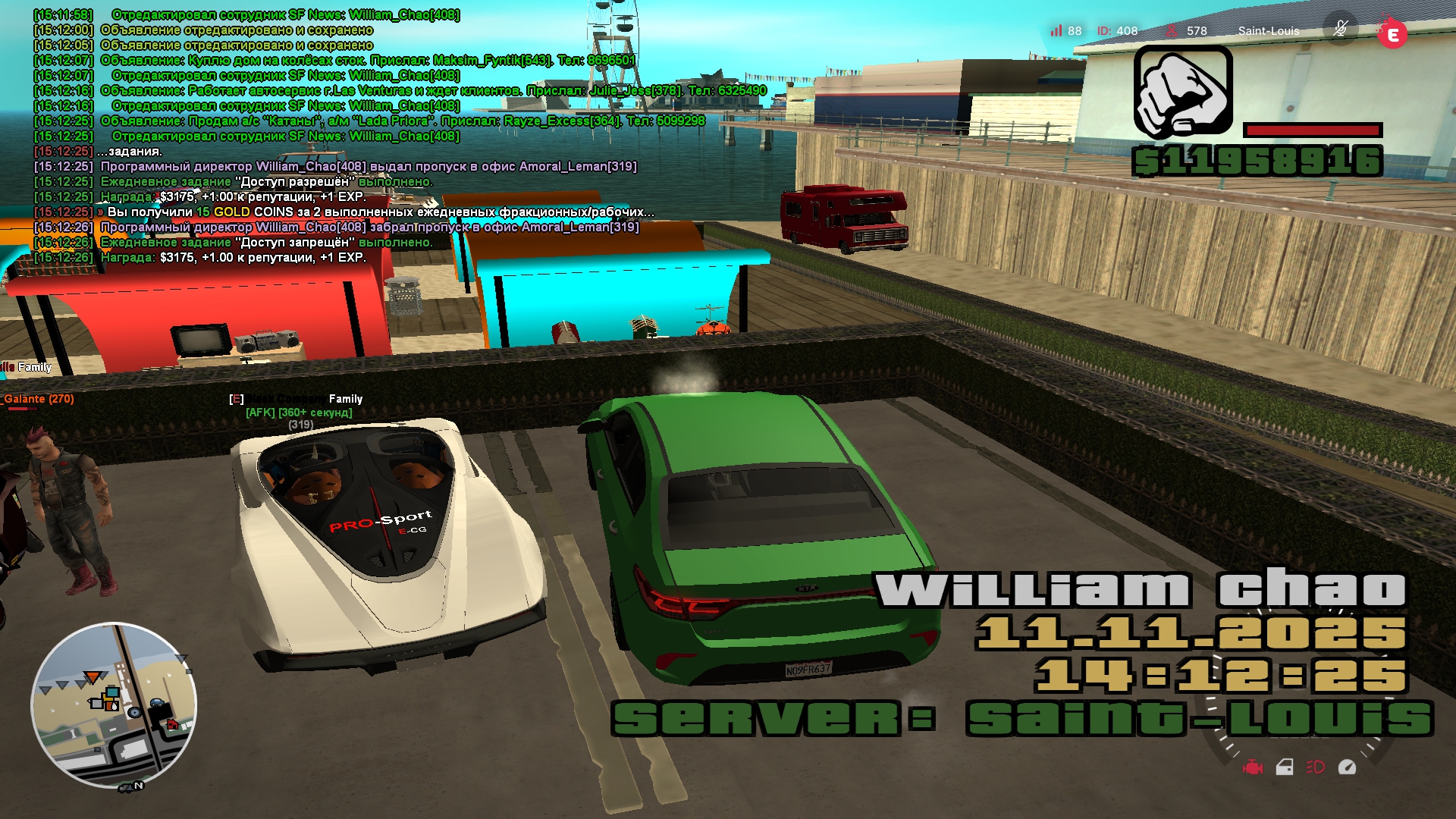Open the circular minimap
The image size is (1456, 819).
pyautogui.click(x=114, y=705)
